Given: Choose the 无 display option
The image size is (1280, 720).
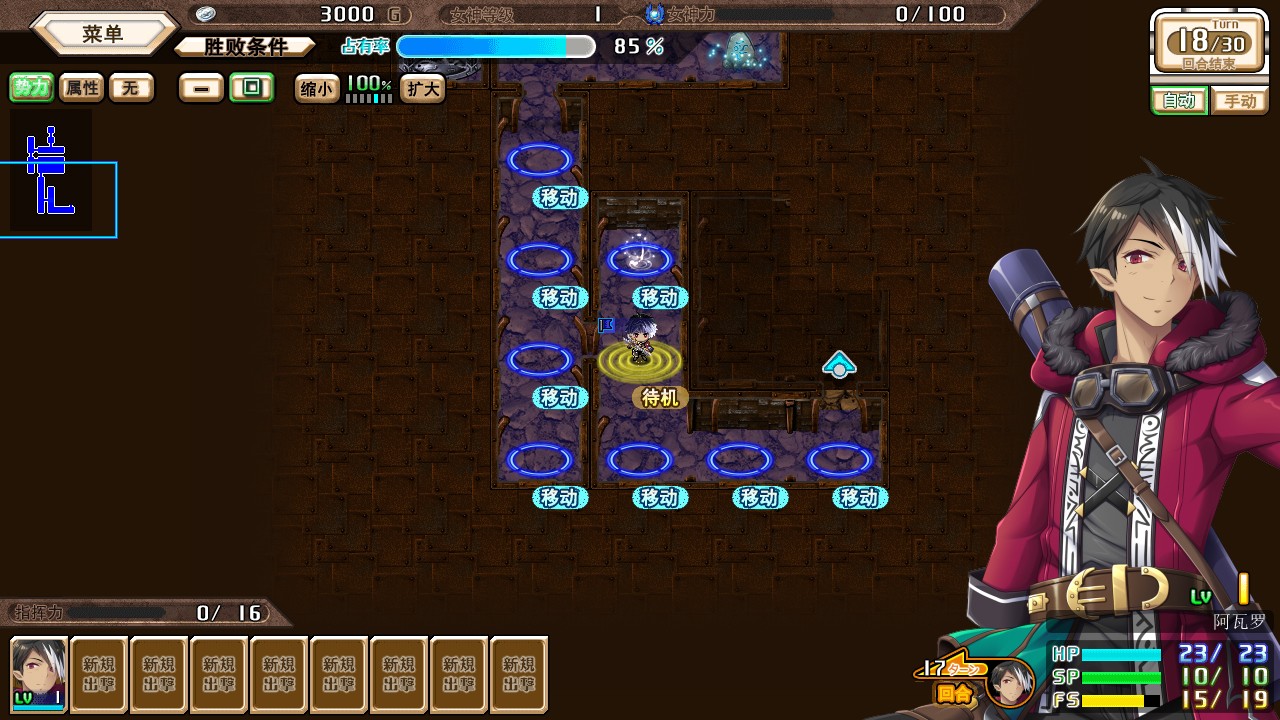Looking at the screenshot, I should [131, 88].
